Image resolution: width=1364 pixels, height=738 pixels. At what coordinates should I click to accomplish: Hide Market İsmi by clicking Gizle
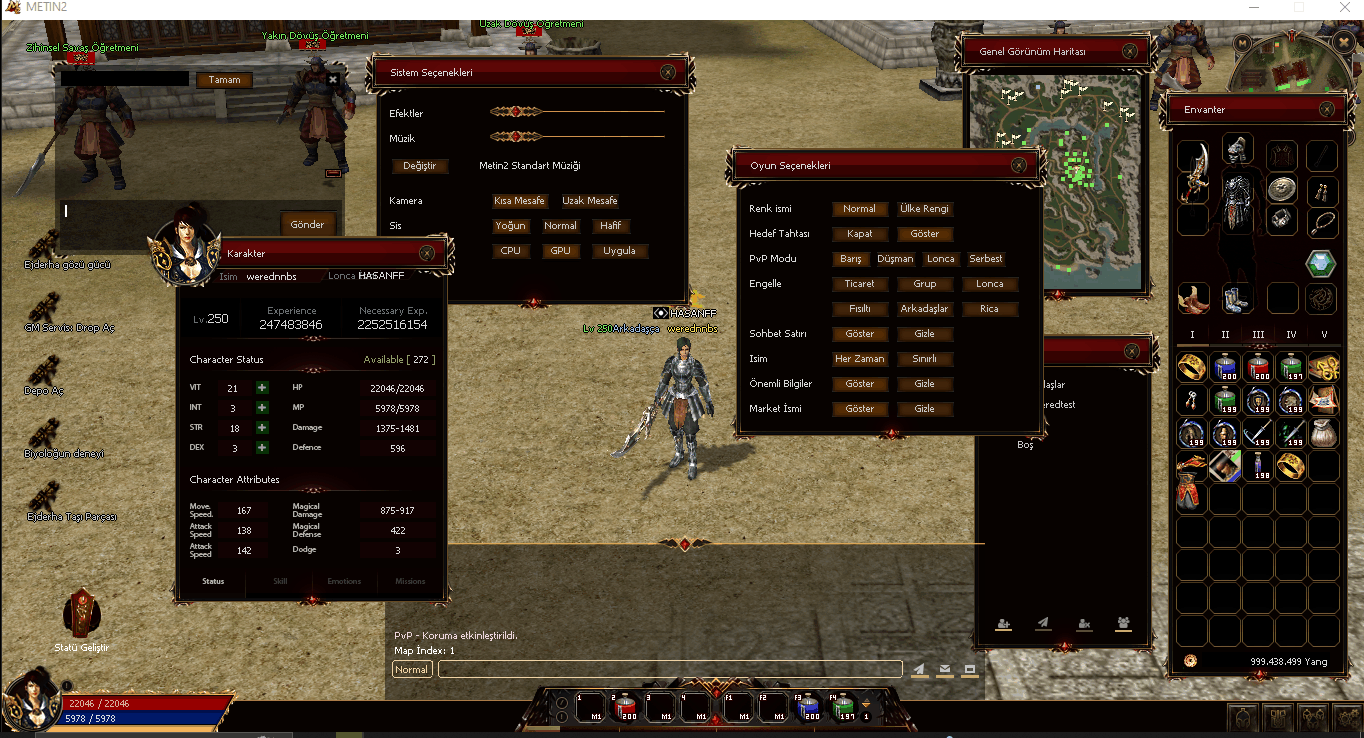tap(924, 408)
